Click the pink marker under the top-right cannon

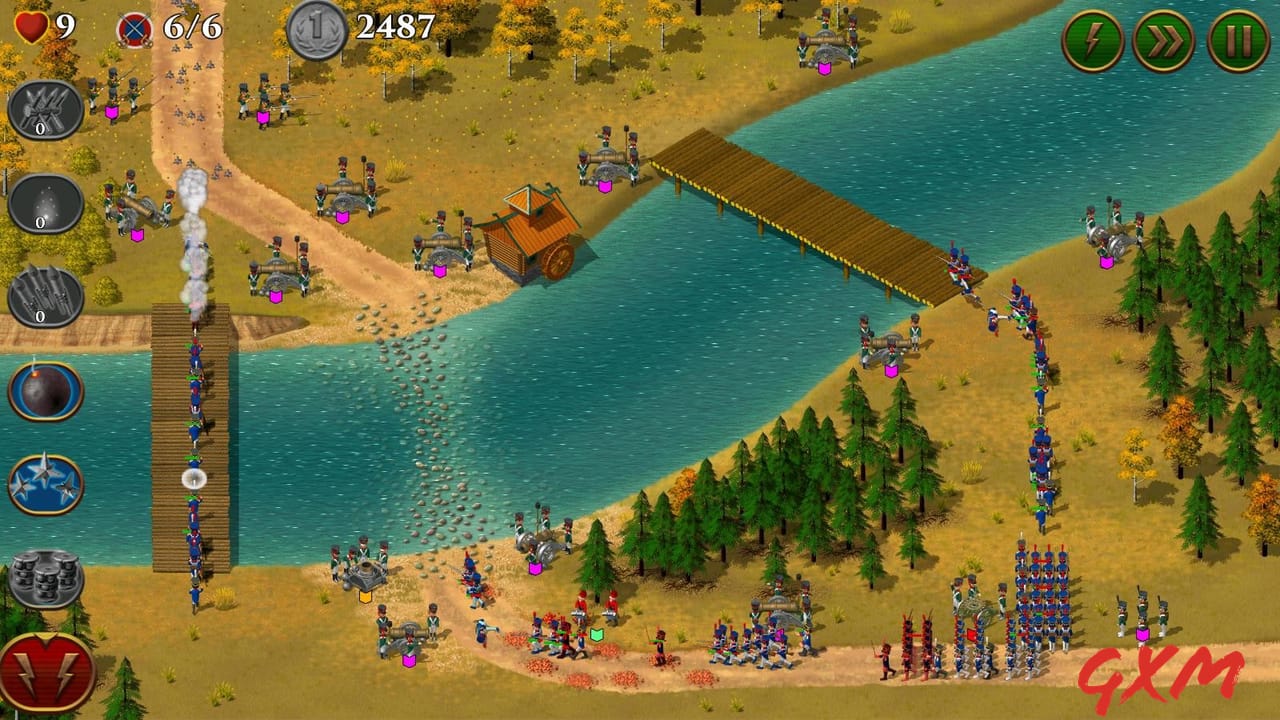click(1106, 262)
